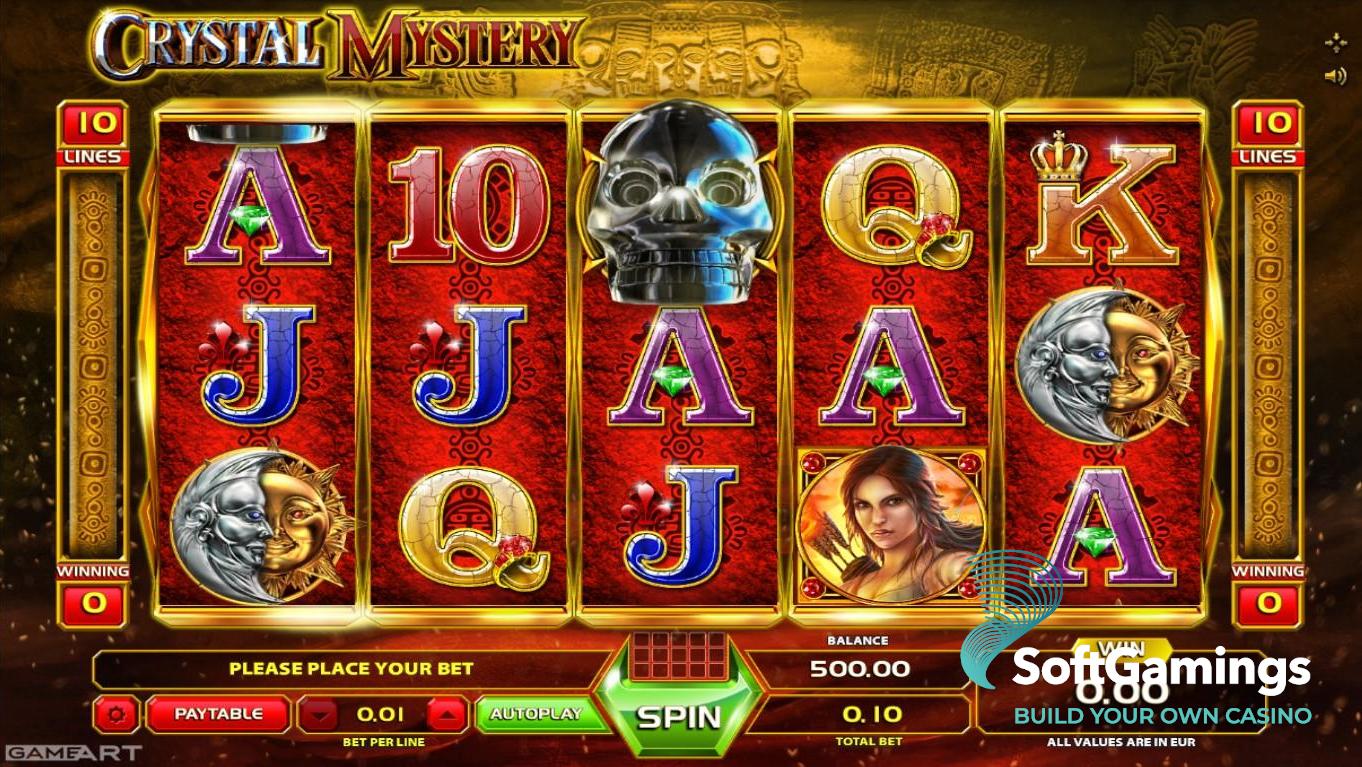Toggle fullscreen with the arrows icon
1362x767 pixels.
(x=1335, y=43)
